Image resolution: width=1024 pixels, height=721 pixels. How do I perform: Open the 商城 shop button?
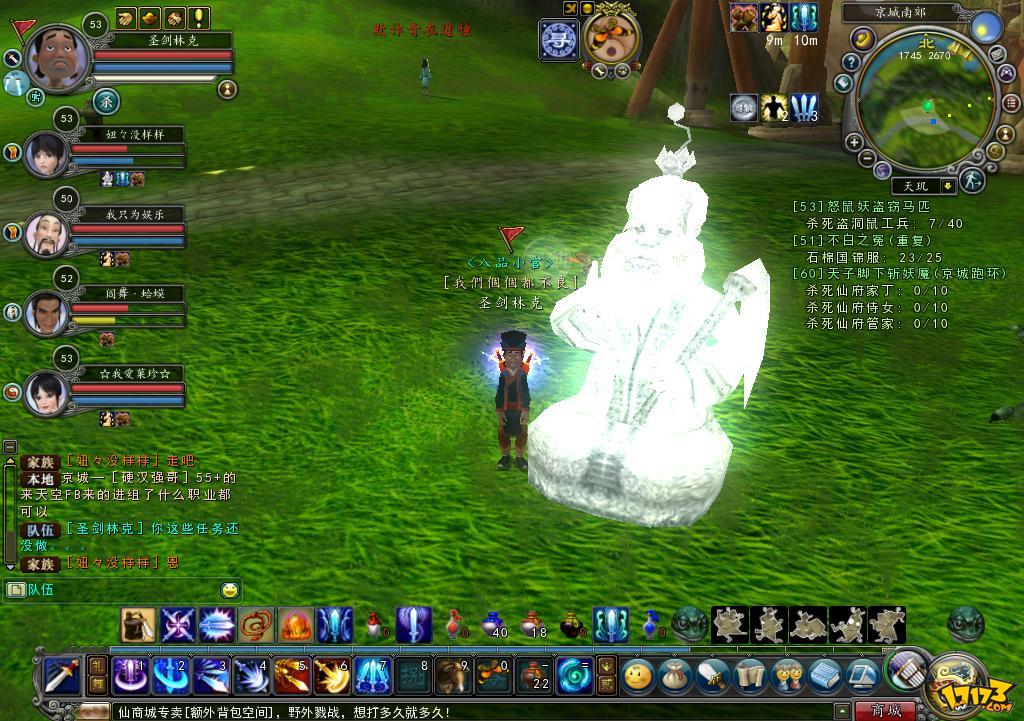[x=885, y=711]
